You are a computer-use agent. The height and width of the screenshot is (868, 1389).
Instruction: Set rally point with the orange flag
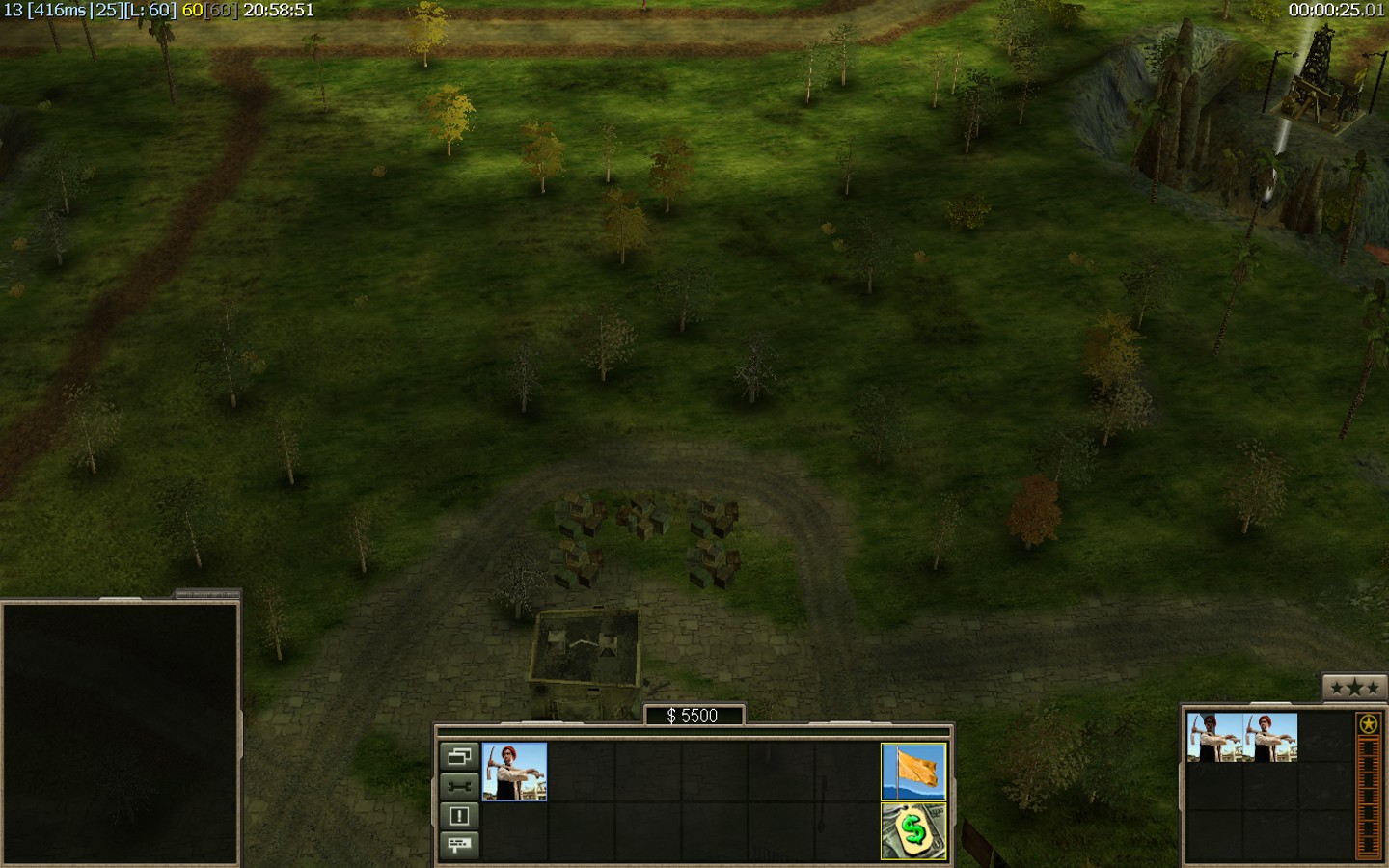click(x=912, y=771)
